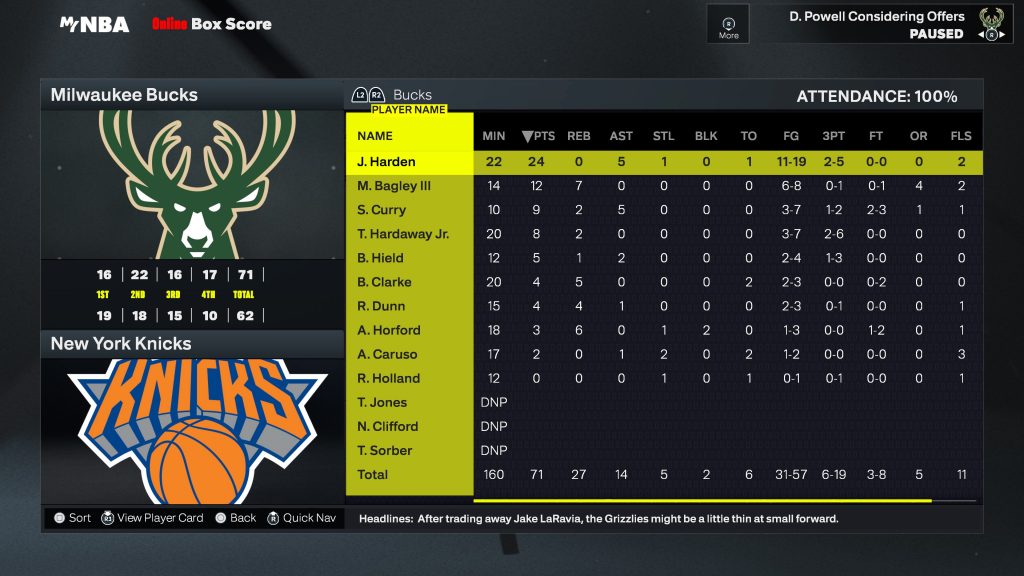Select J. Harden's player row
Viewport: 1024px width, 576px height.
pos(386,162)
